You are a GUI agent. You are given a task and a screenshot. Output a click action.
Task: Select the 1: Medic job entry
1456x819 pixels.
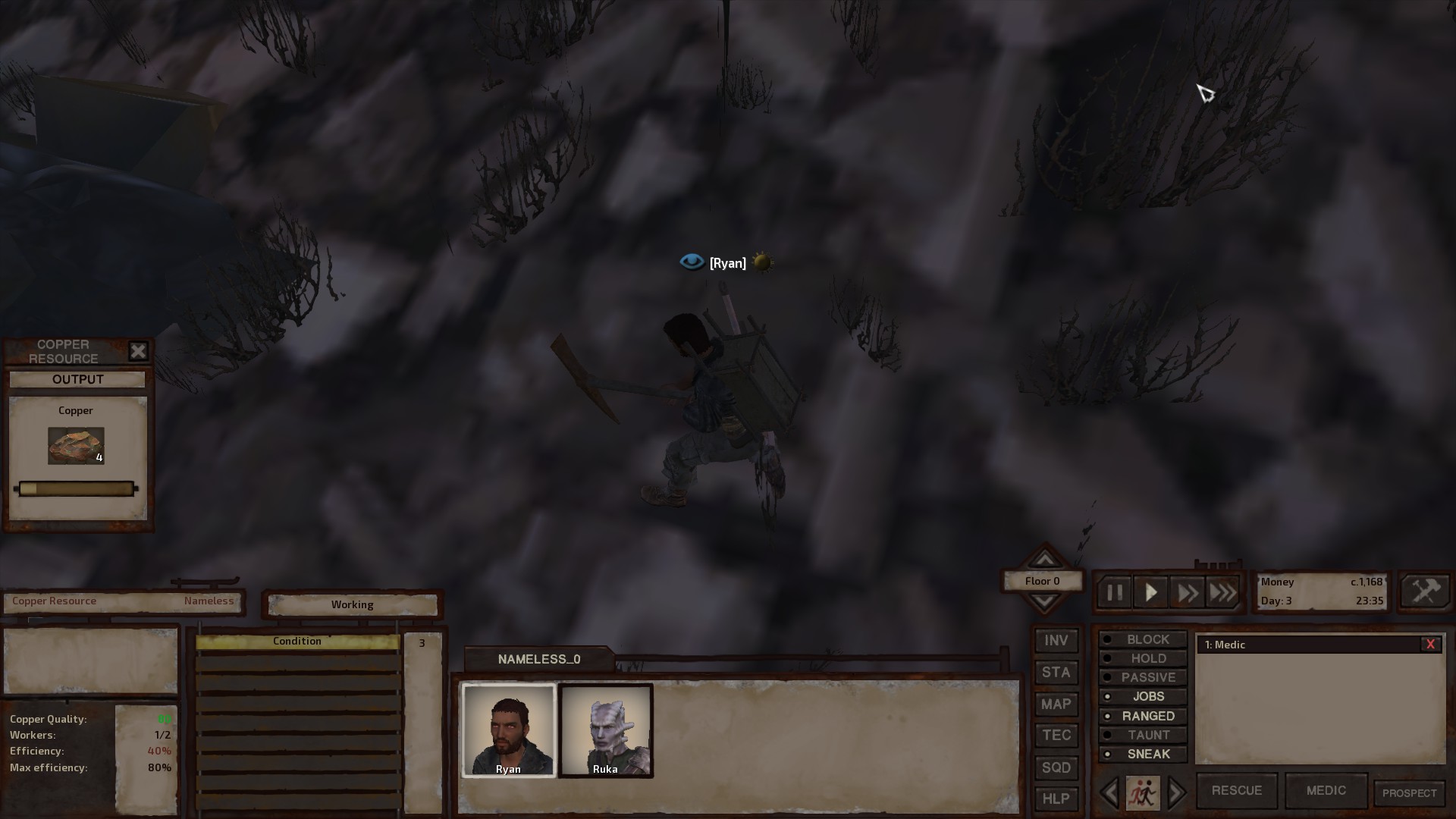click(1225, 645)
